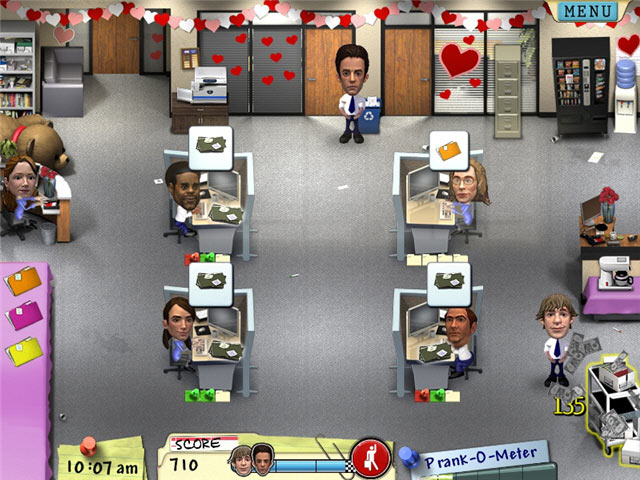Click the Prank-O-Meter label

click(x=478, y=461)
